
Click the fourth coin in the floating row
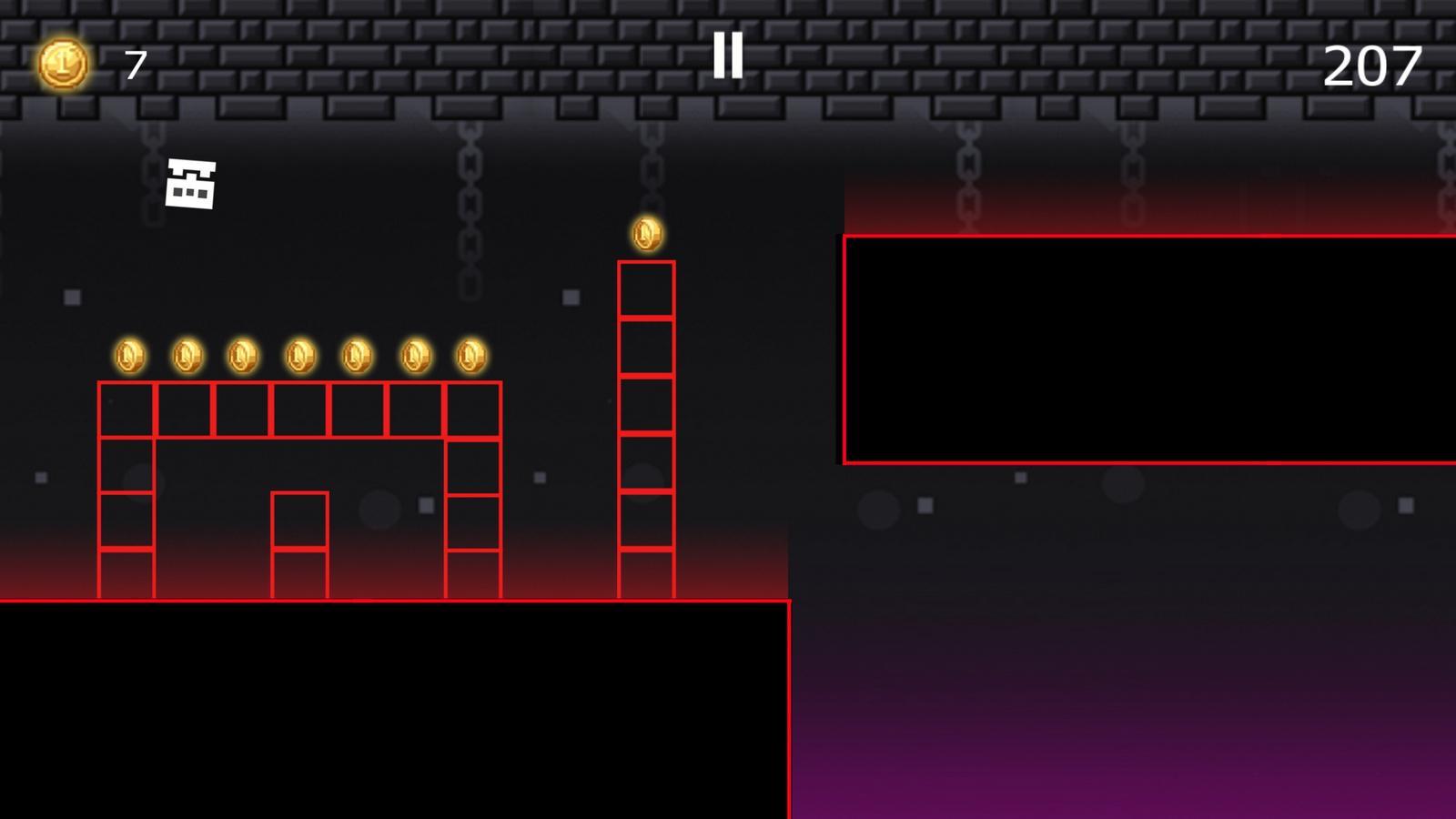[x=298, y=355]
